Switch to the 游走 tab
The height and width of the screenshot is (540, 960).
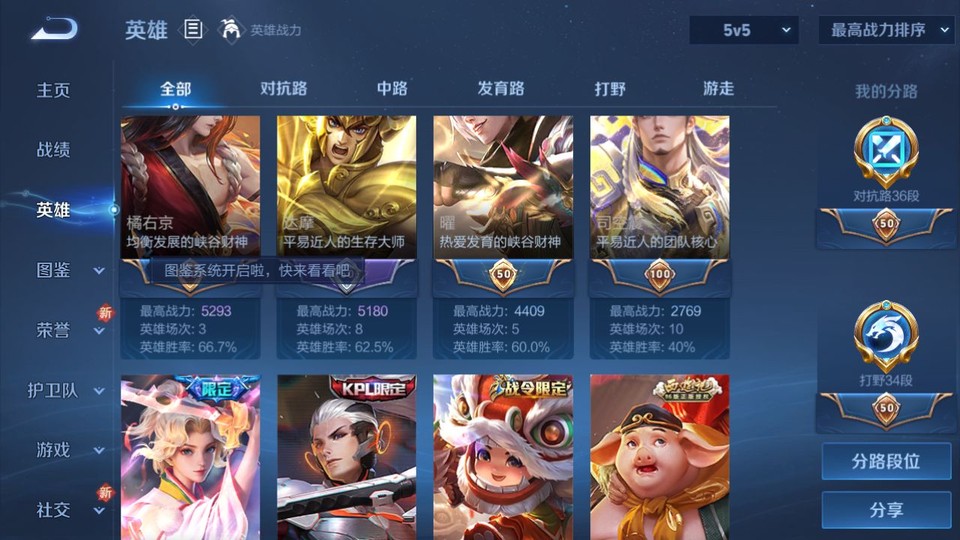[718, 89]
